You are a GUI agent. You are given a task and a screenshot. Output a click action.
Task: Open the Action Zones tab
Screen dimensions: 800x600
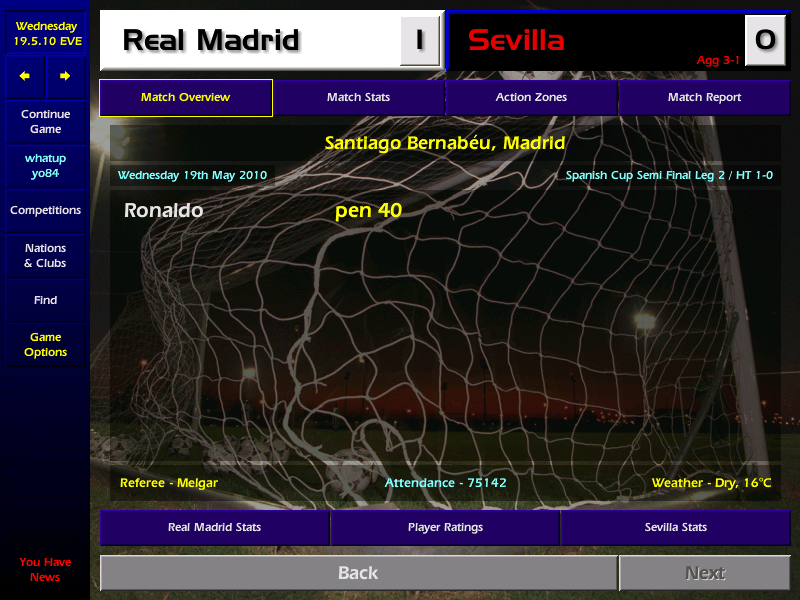(531, 97)
